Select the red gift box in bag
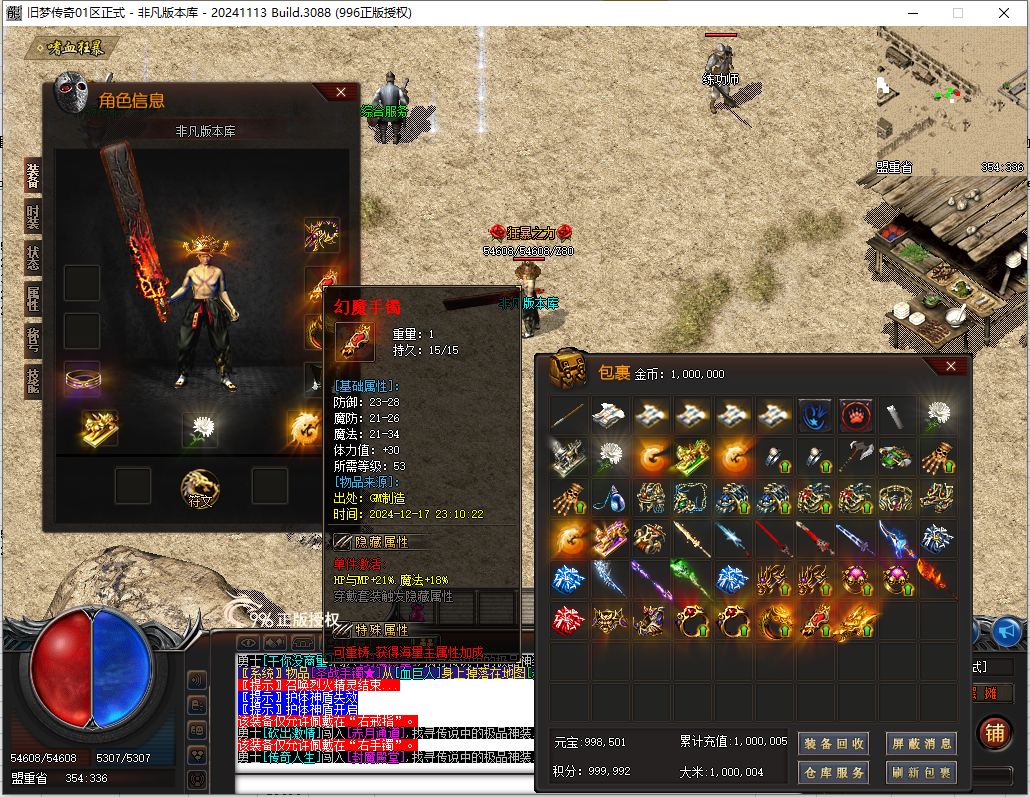 (568, 620)
